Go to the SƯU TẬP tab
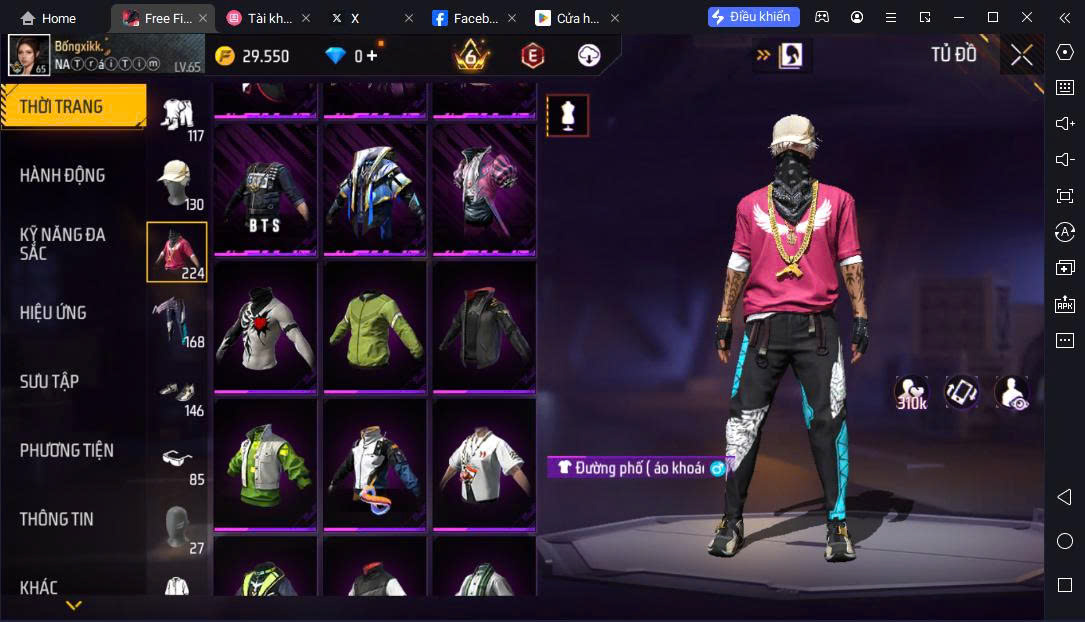This screenshot has height=622, width=1085. tap(50, 381)
